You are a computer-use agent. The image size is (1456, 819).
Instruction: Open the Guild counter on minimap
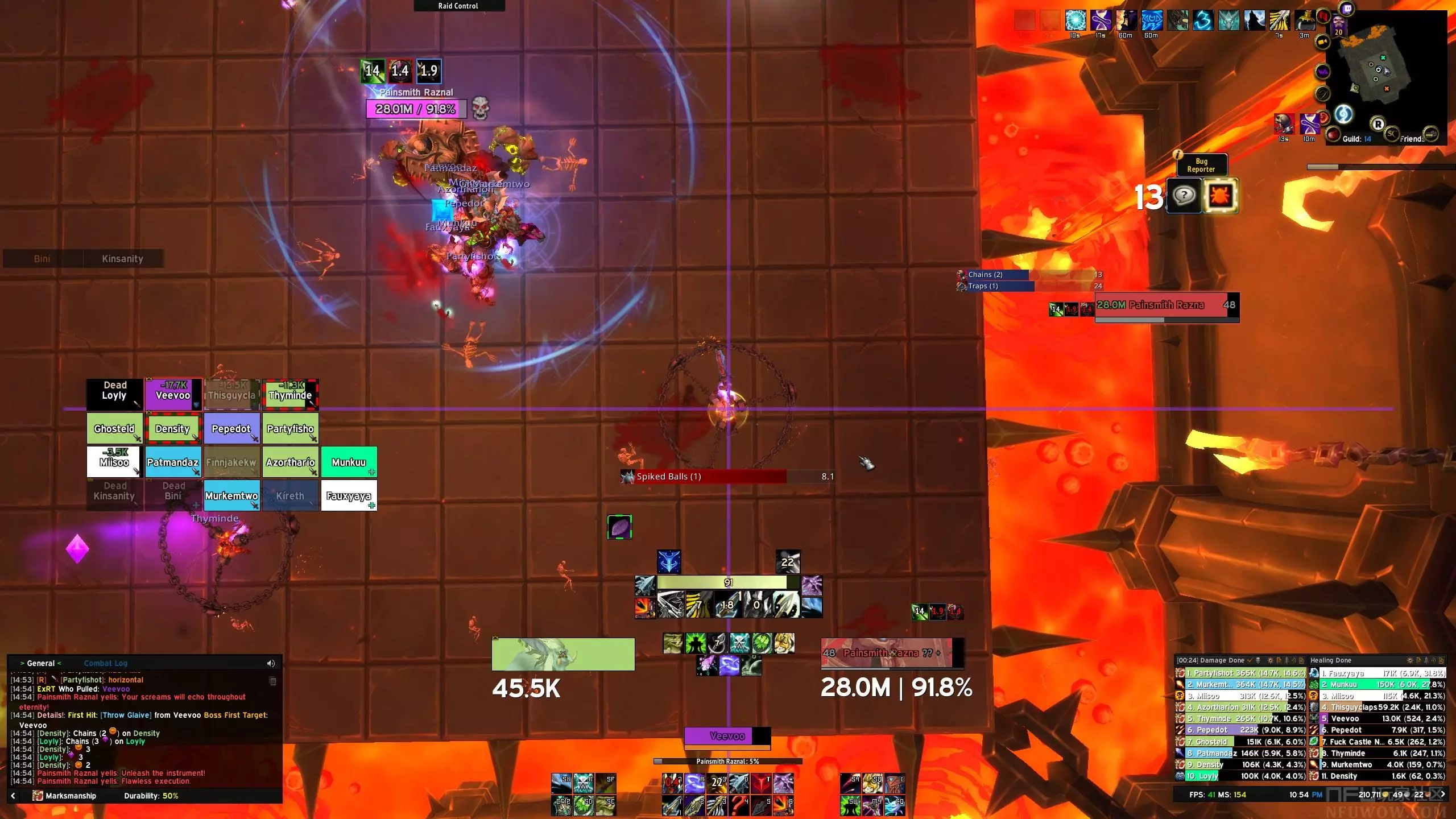pos(1356,139)
